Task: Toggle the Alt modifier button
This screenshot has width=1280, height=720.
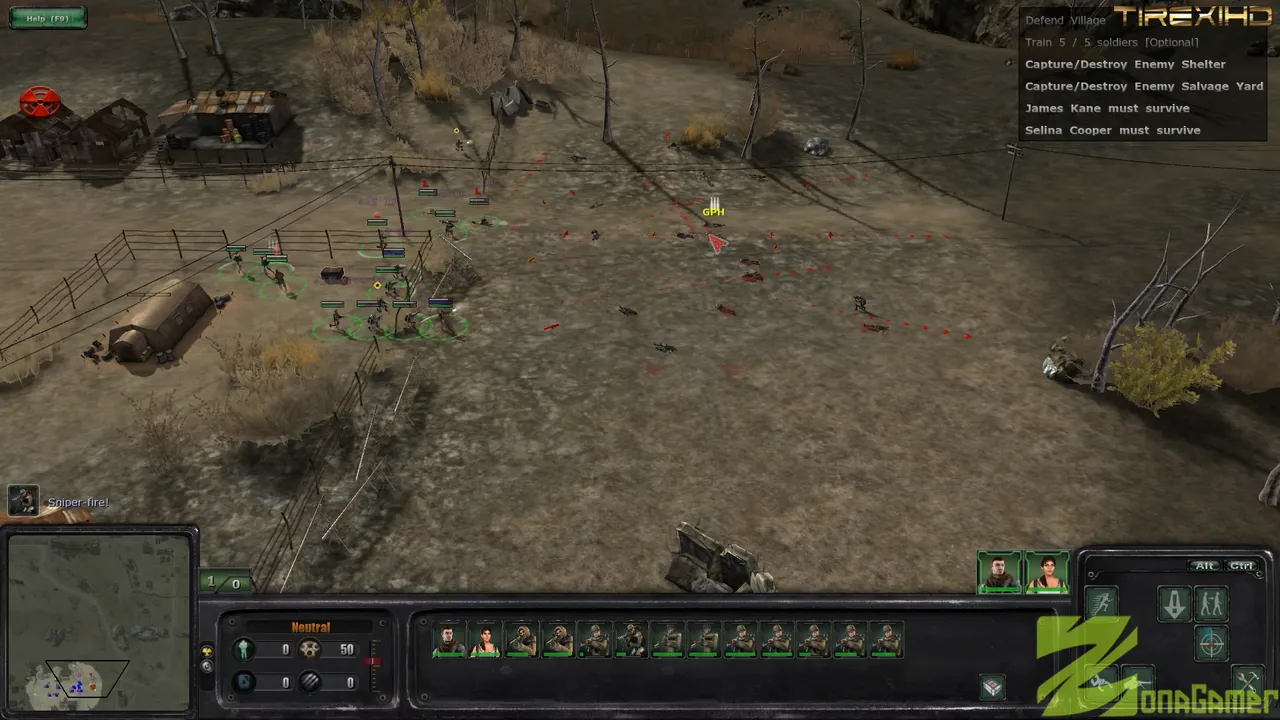Action: pos(1205,566)
